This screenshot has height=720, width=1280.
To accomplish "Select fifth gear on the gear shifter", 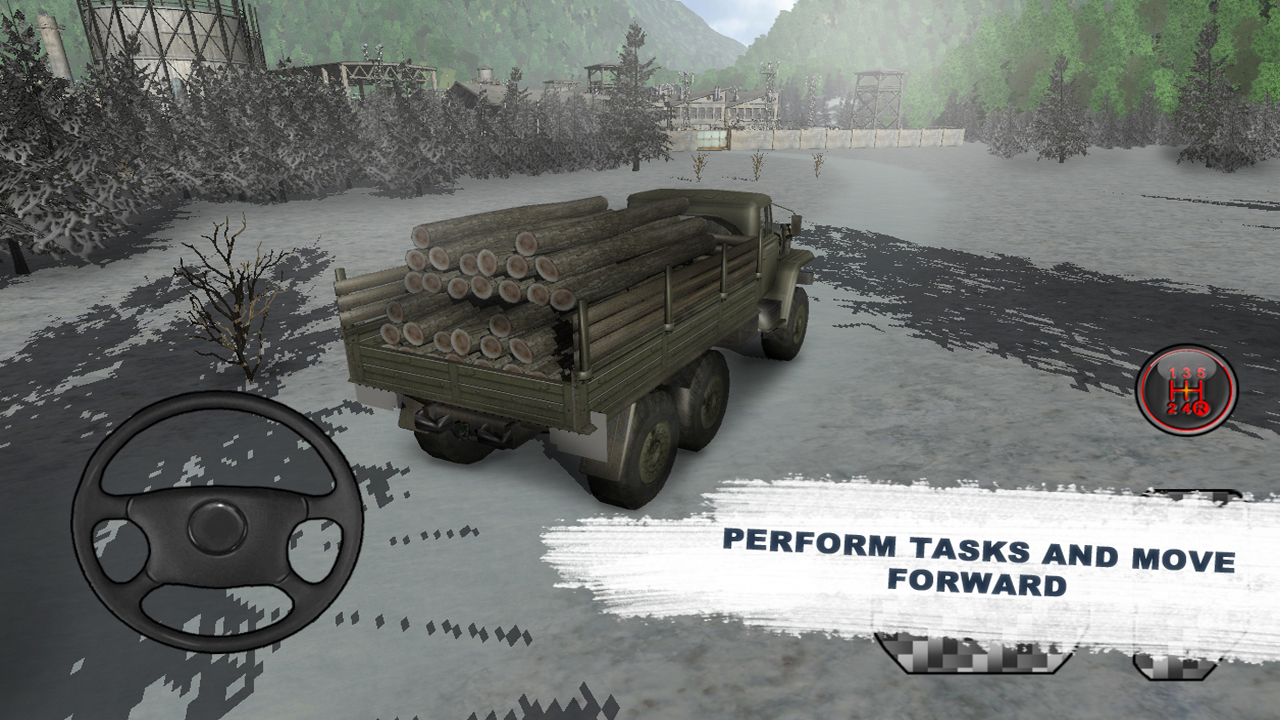I will click(1201, 372).
